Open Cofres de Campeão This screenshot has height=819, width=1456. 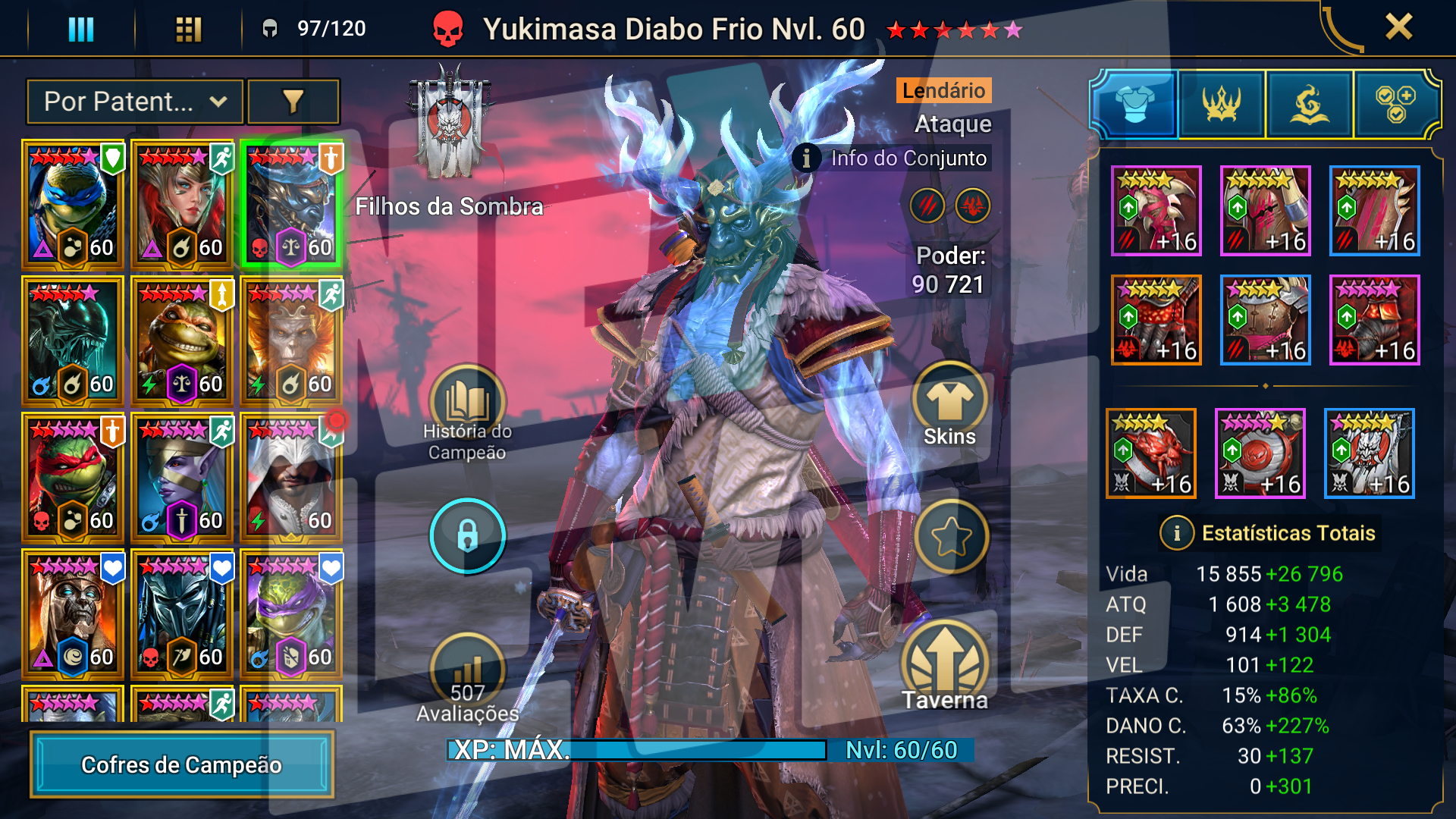[182, 764]
